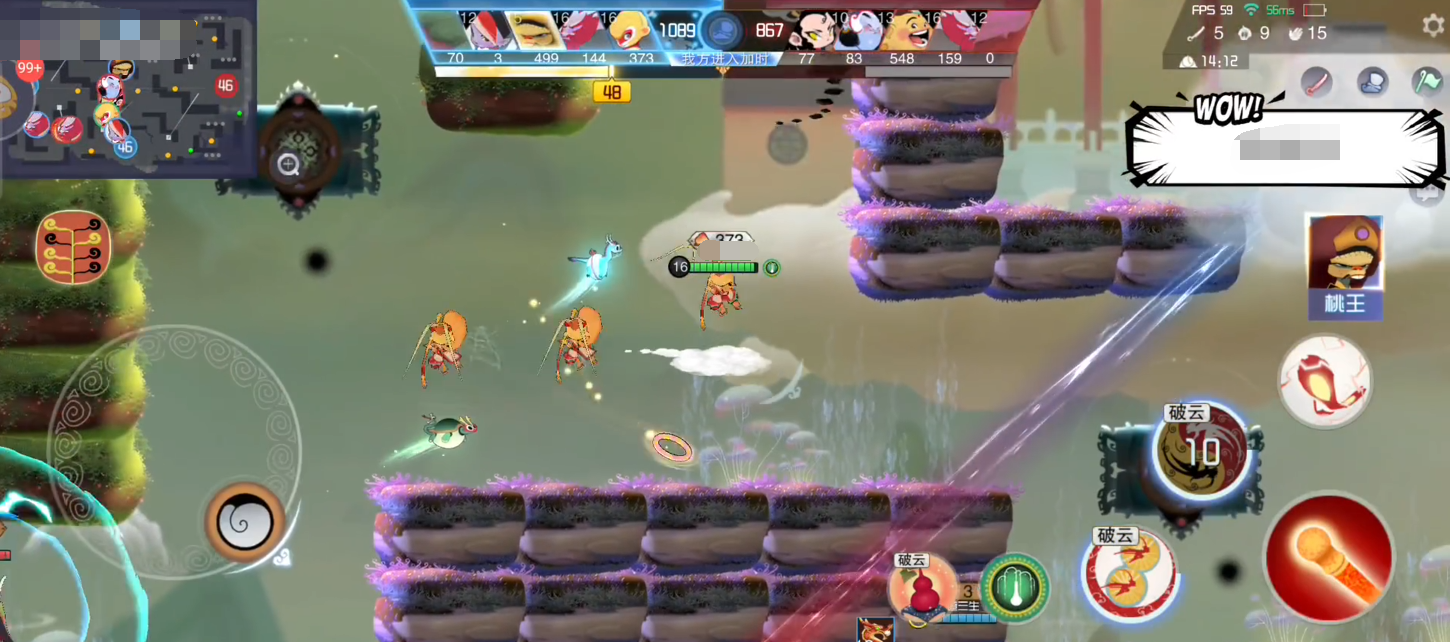Tap the orange talent tree icon

(x=73, y=247)
